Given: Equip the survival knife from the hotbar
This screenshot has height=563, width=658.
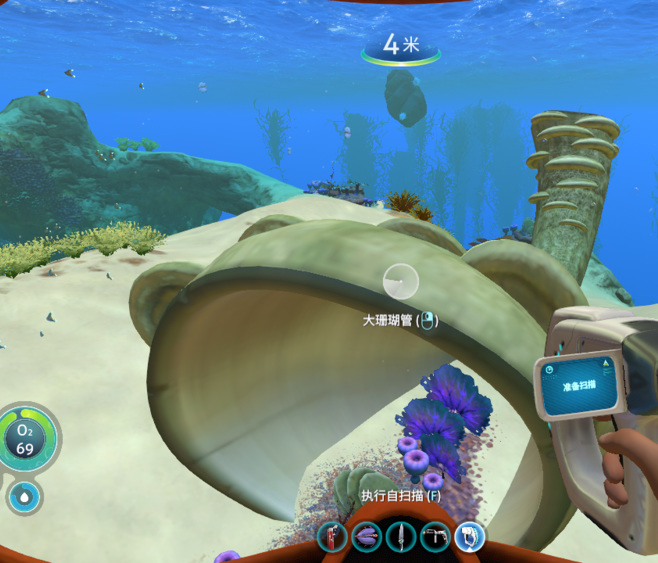Looking at the screenshot, I should click(401, 538).
